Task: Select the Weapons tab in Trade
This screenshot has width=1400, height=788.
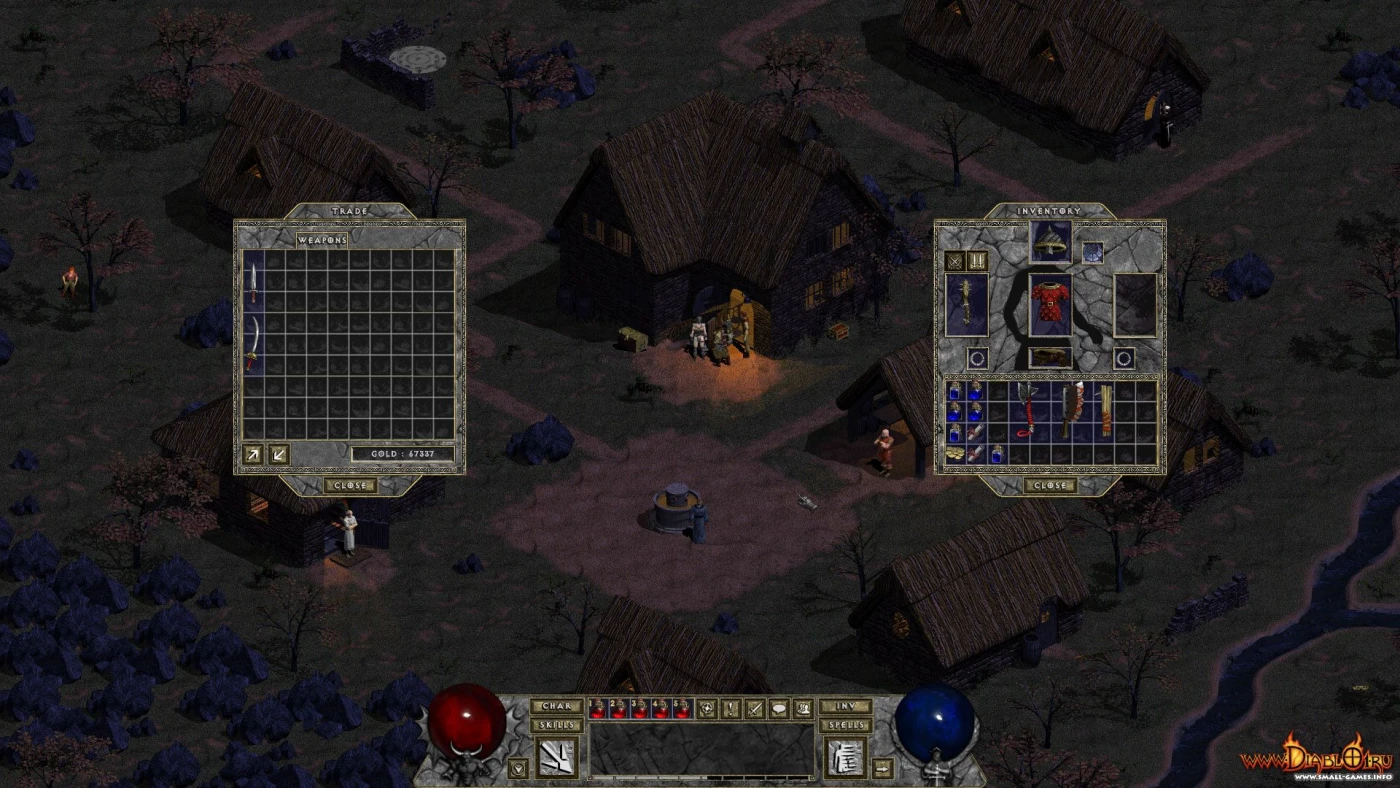Action: click(x=323, y=240)
